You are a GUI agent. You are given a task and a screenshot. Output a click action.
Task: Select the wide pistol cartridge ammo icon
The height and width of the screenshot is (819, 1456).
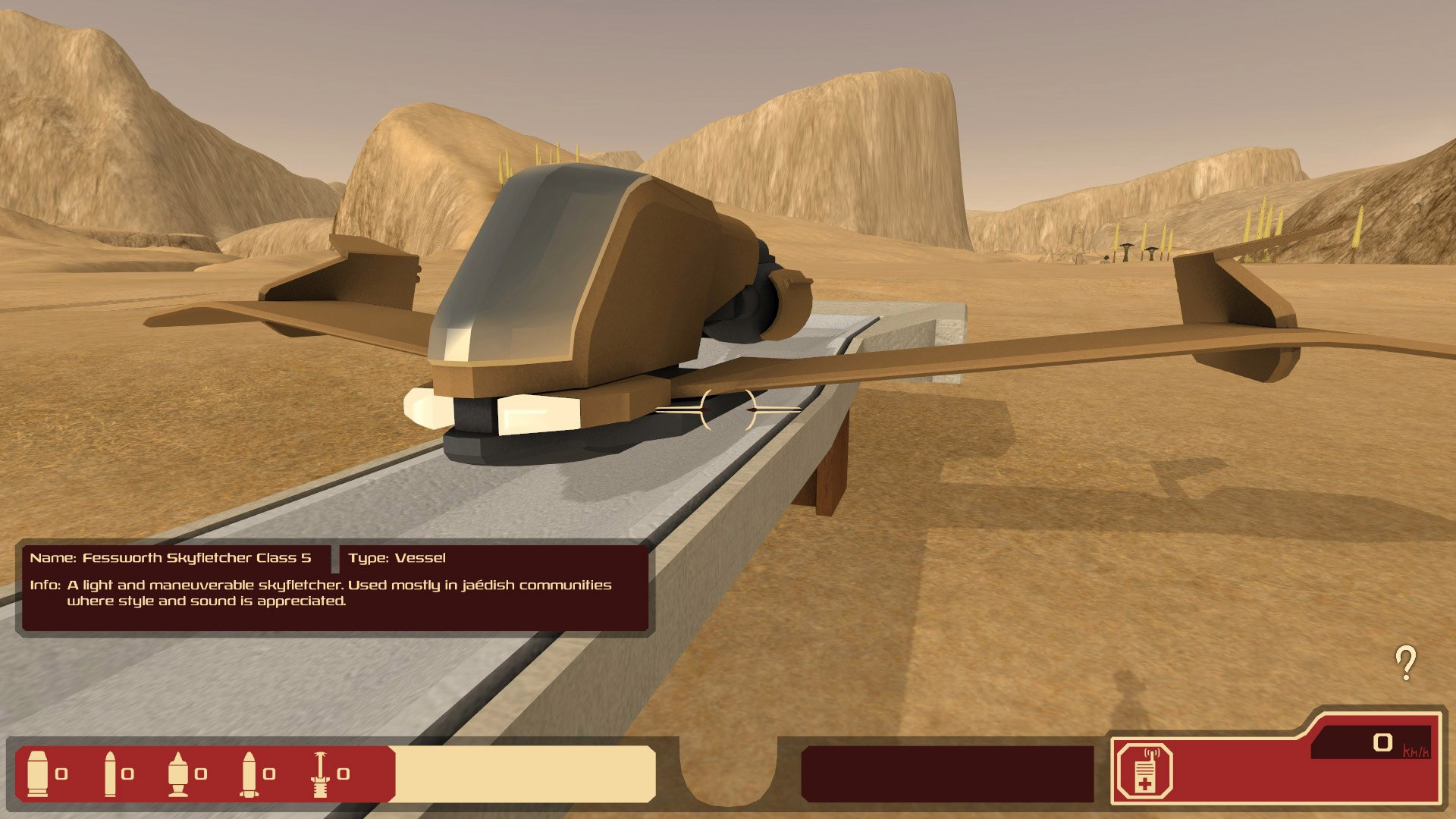tap(37, 773)
